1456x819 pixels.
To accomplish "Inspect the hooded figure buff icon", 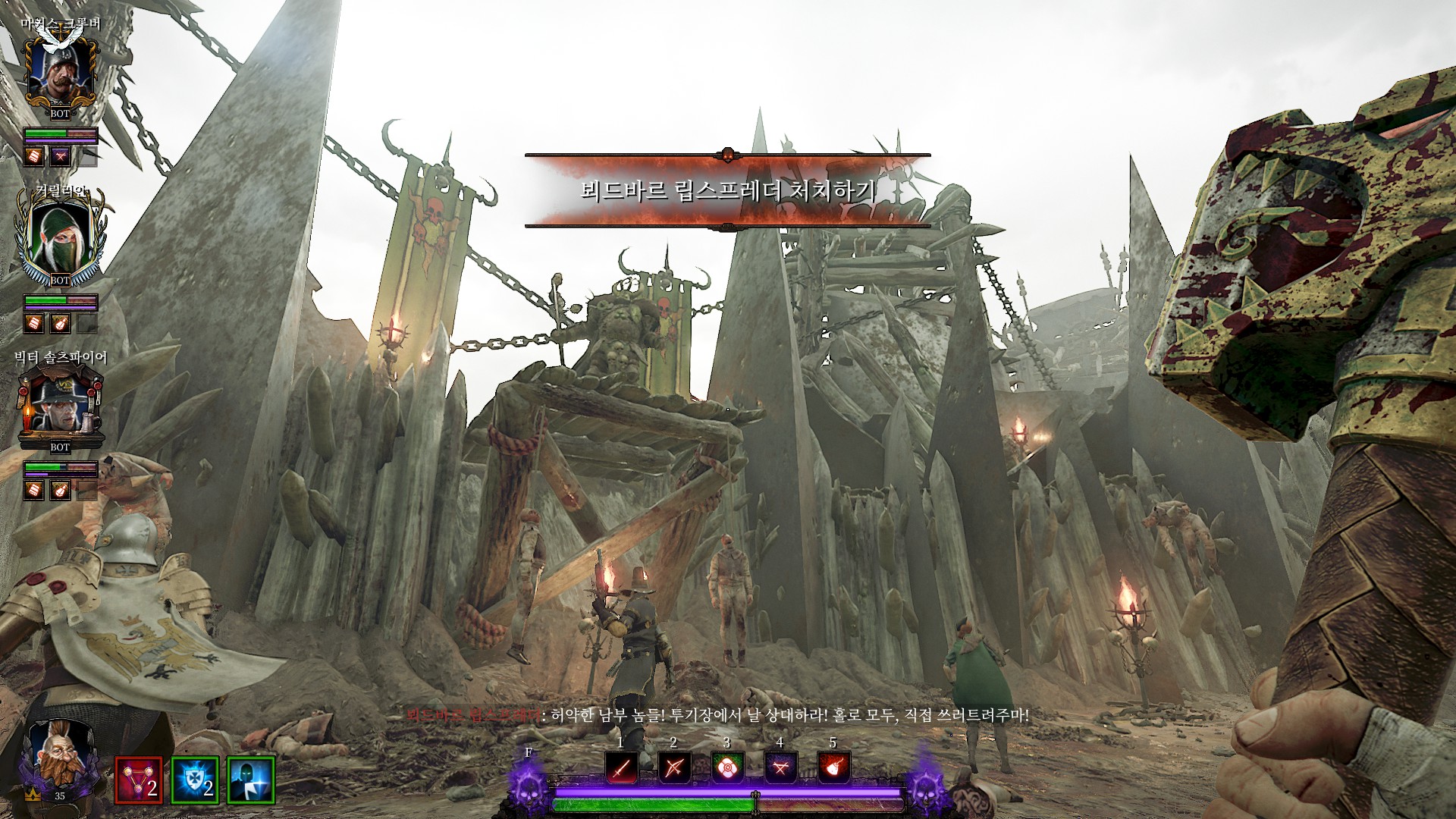I will [251, 780].
